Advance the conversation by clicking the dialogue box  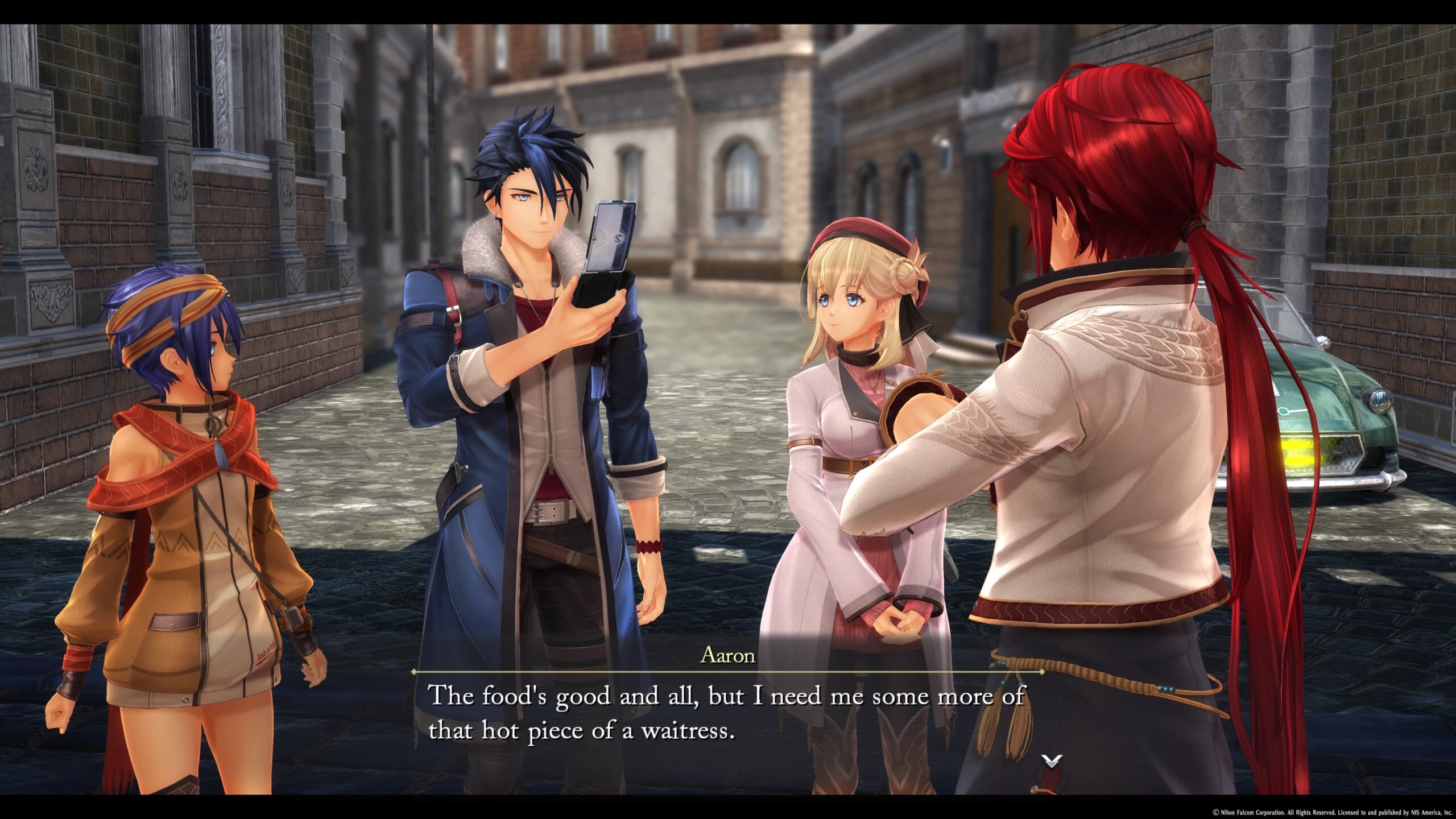[728, 711]
